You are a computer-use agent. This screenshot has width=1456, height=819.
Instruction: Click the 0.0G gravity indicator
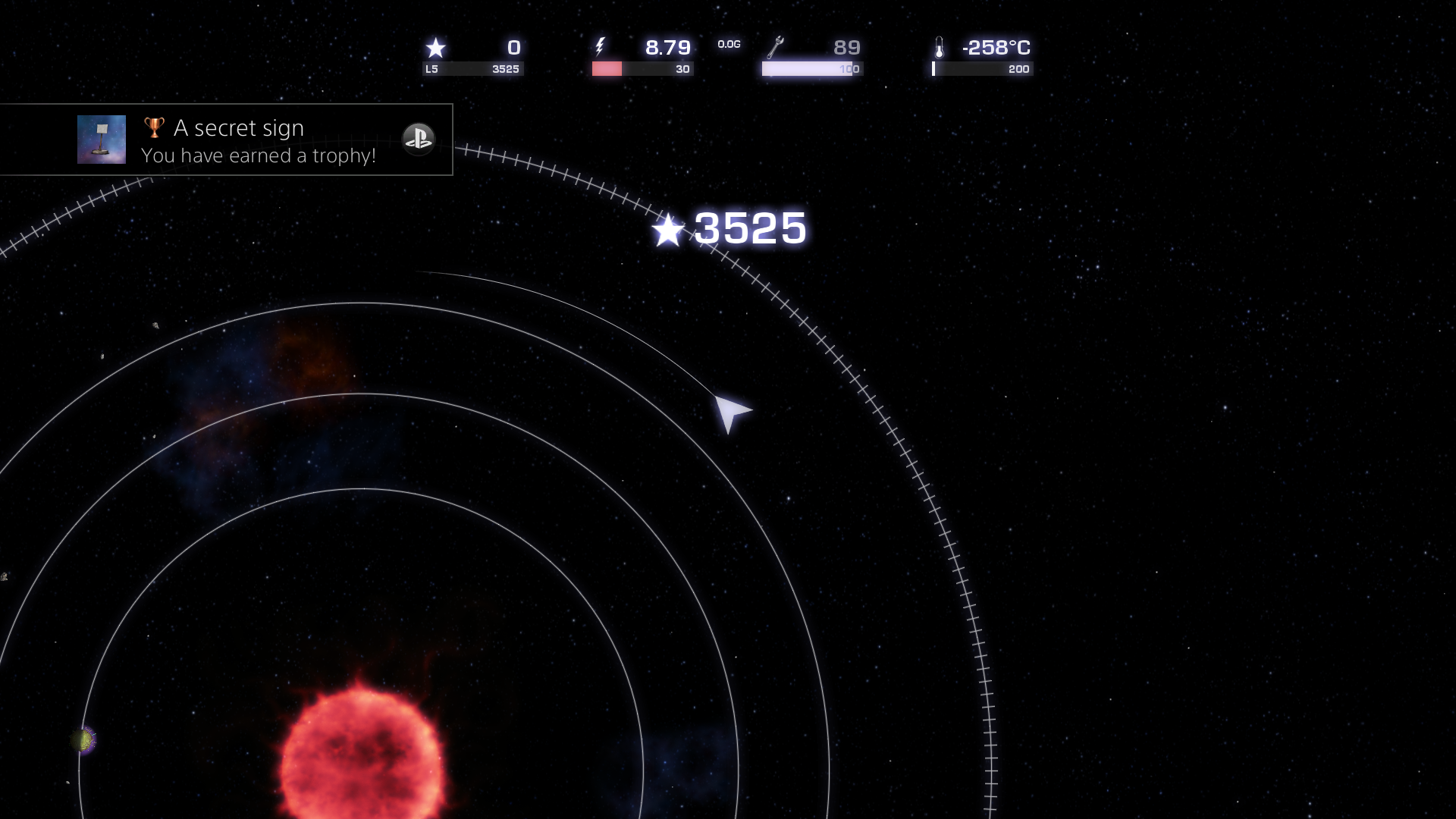[729, 45]
